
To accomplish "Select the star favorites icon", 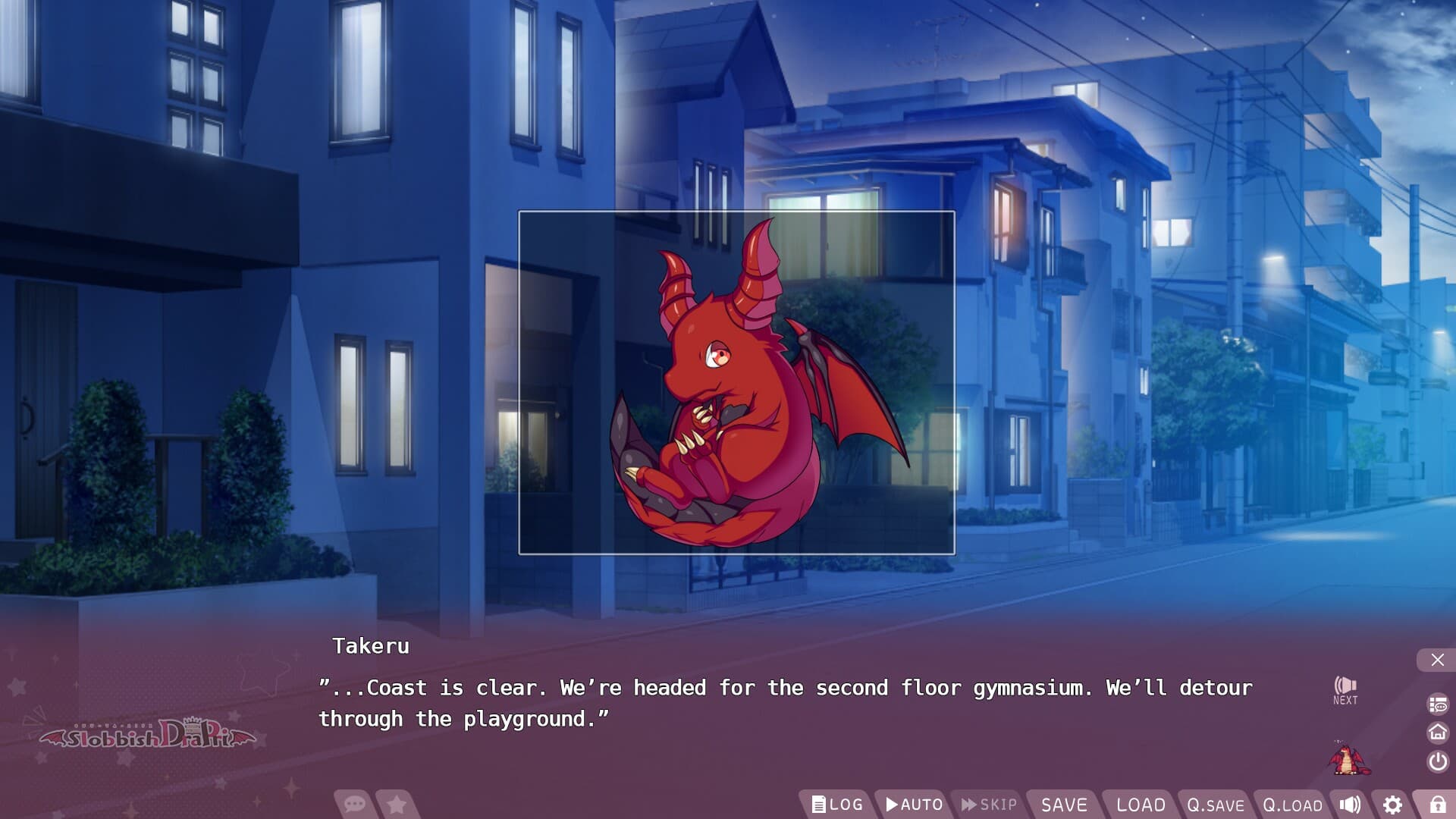I will click(397, 805).
